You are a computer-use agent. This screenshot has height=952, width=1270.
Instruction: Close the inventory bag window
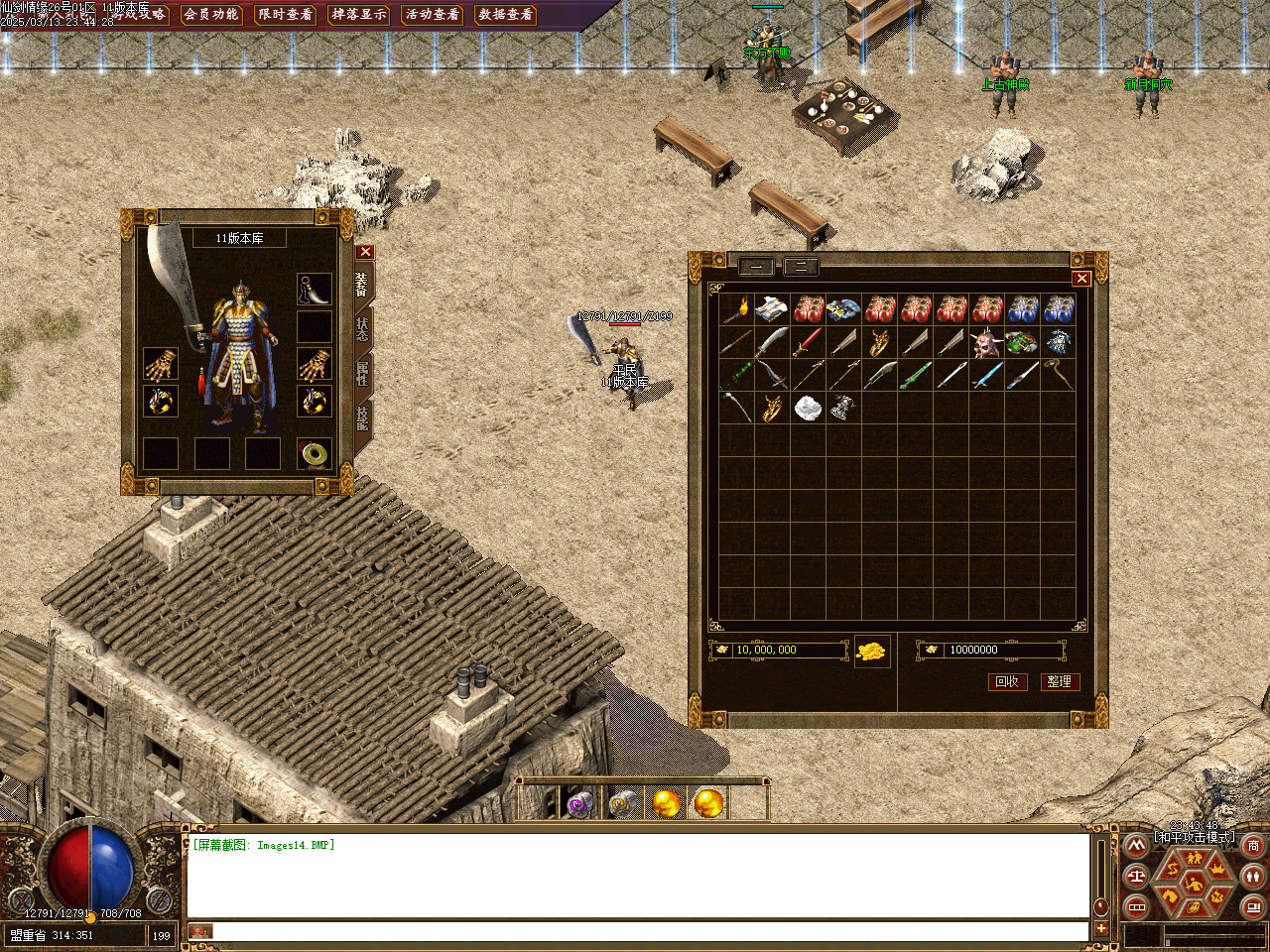pos(1081,279)
